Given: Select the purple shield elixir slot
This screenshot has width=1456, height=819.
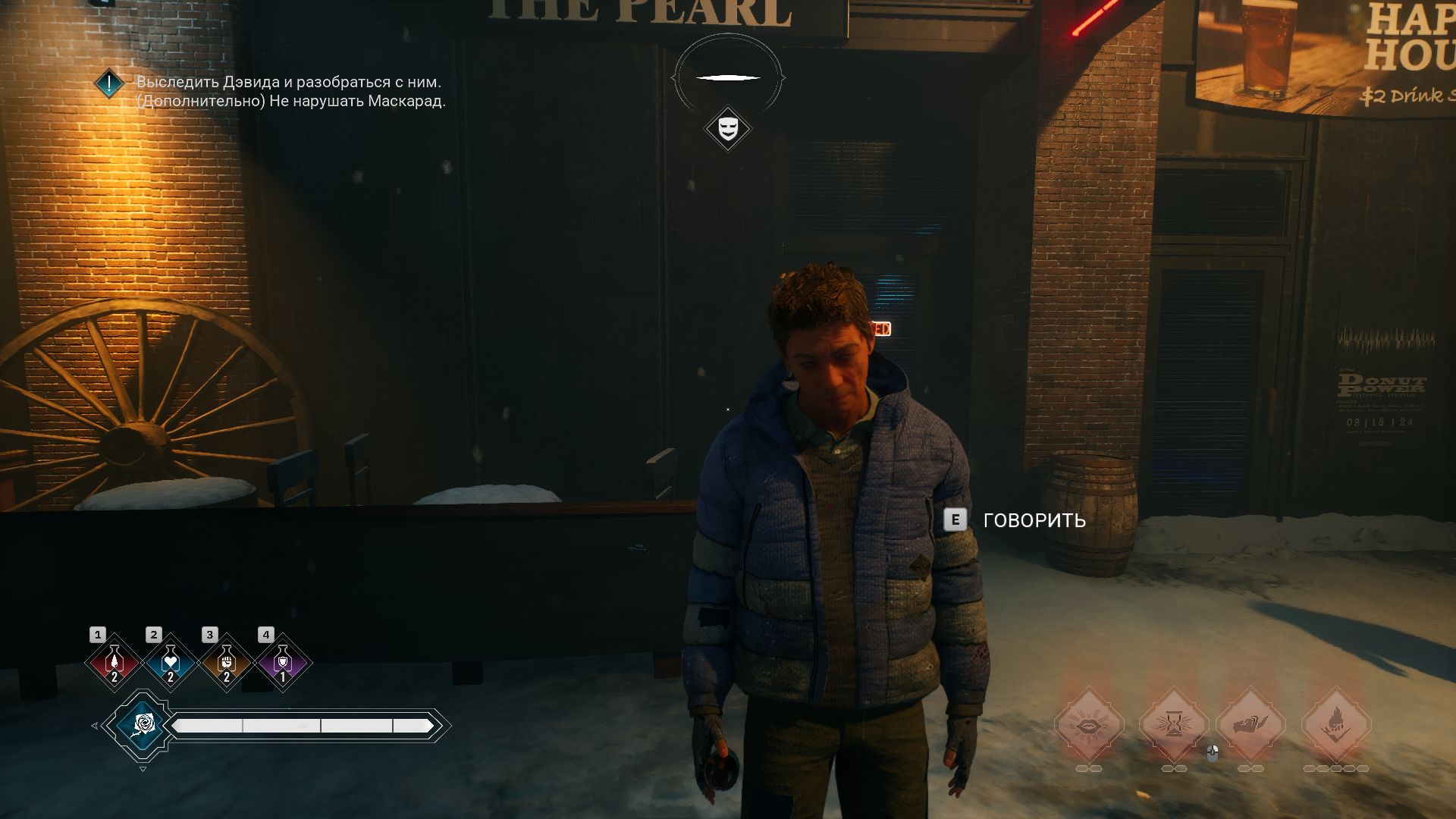Looking at the screenshot, I should pos(282,664).
